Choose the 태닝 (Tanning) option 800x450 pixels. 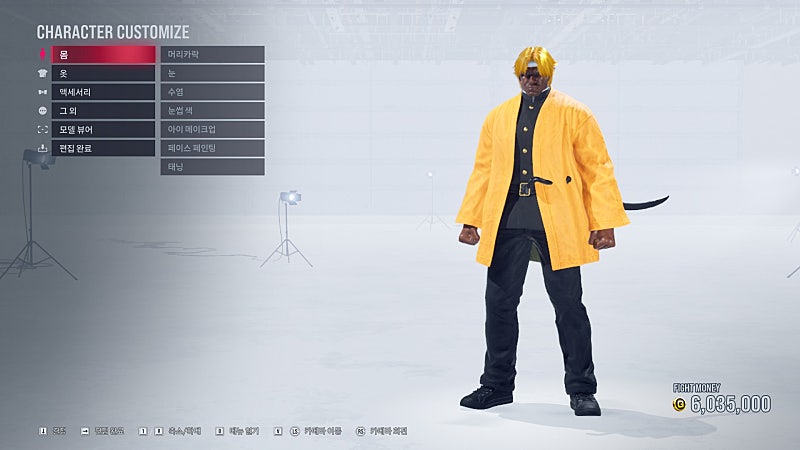(212, 167)
